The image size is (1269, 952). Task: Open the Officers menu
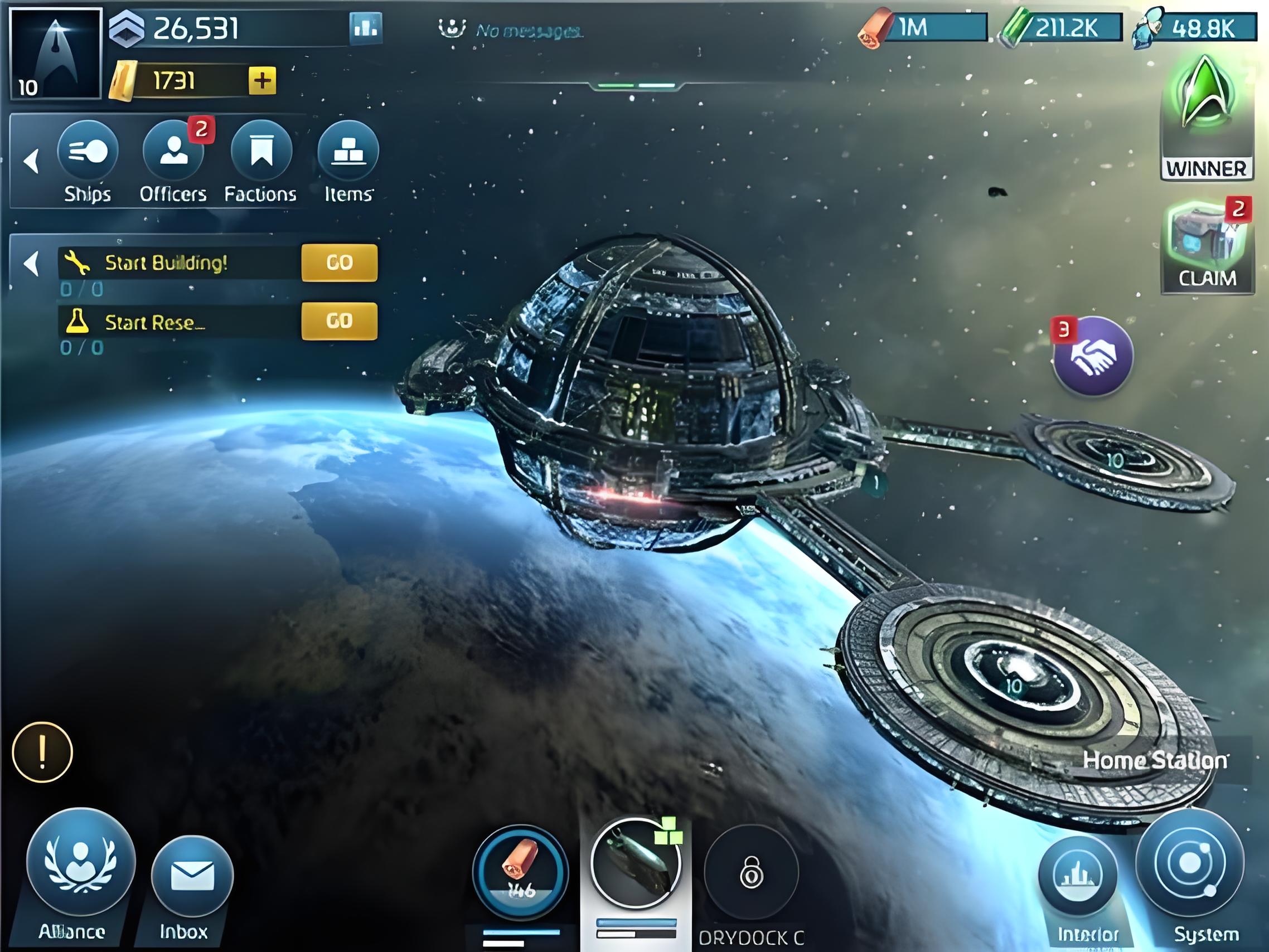click(x=173, y=152)
